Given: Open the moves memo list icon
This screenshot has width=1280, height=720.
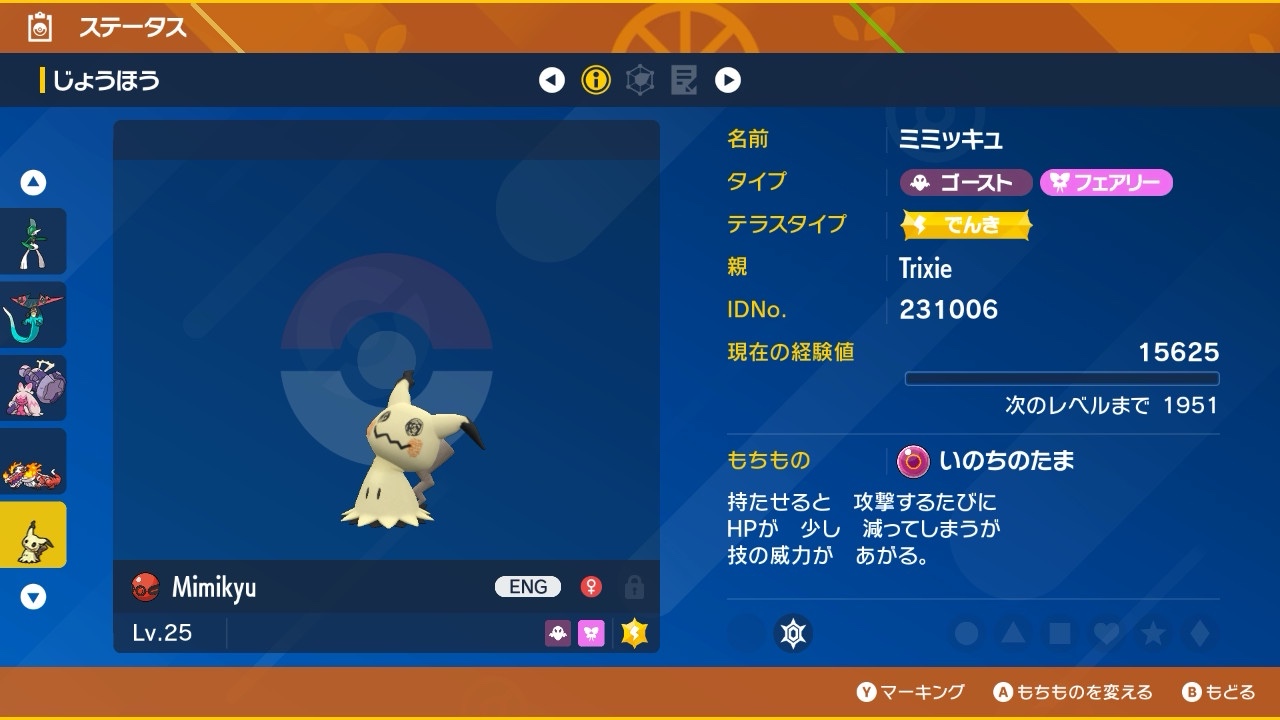Looking at the screenshot, I should pyautogui.click(x=684, y=80).
